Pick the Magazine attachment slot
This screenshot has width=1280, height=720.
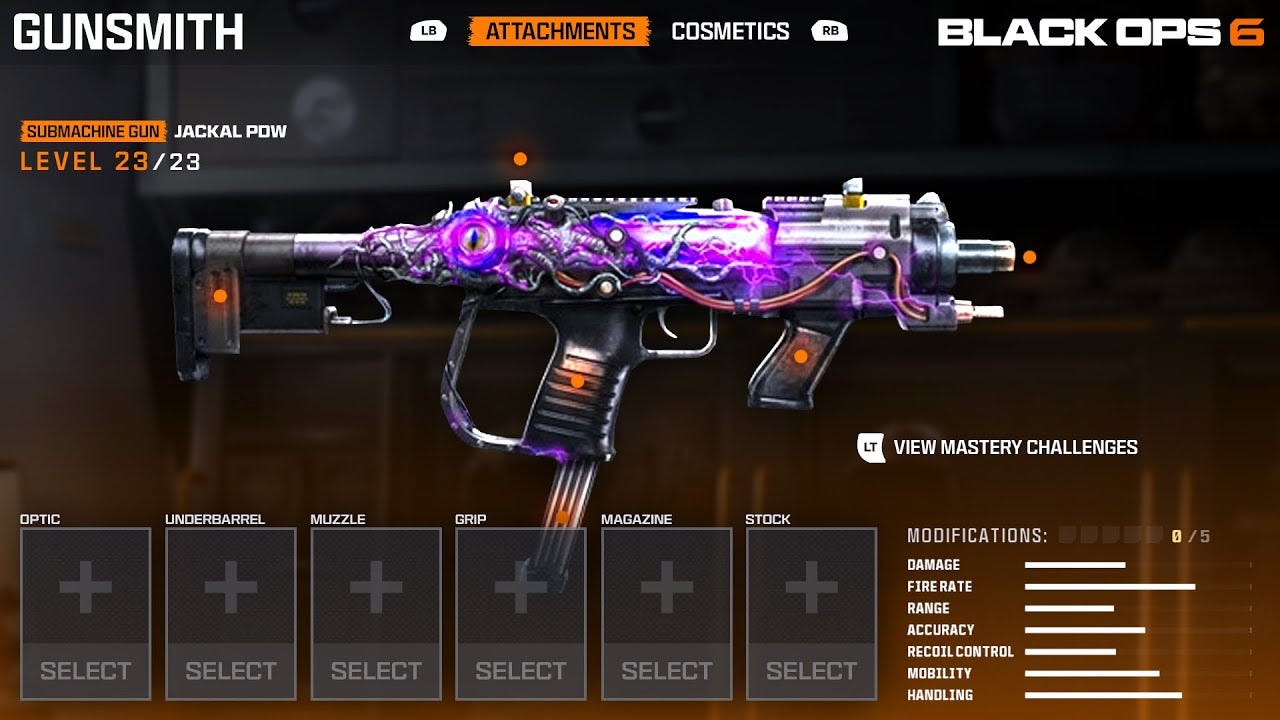(666, 613)
